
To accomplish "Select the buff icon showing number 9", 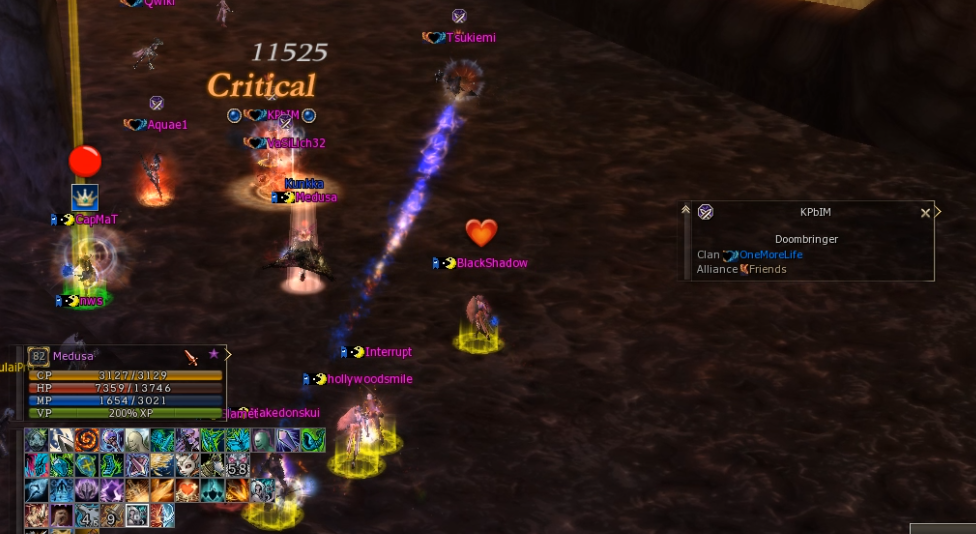I will (112, 516).
